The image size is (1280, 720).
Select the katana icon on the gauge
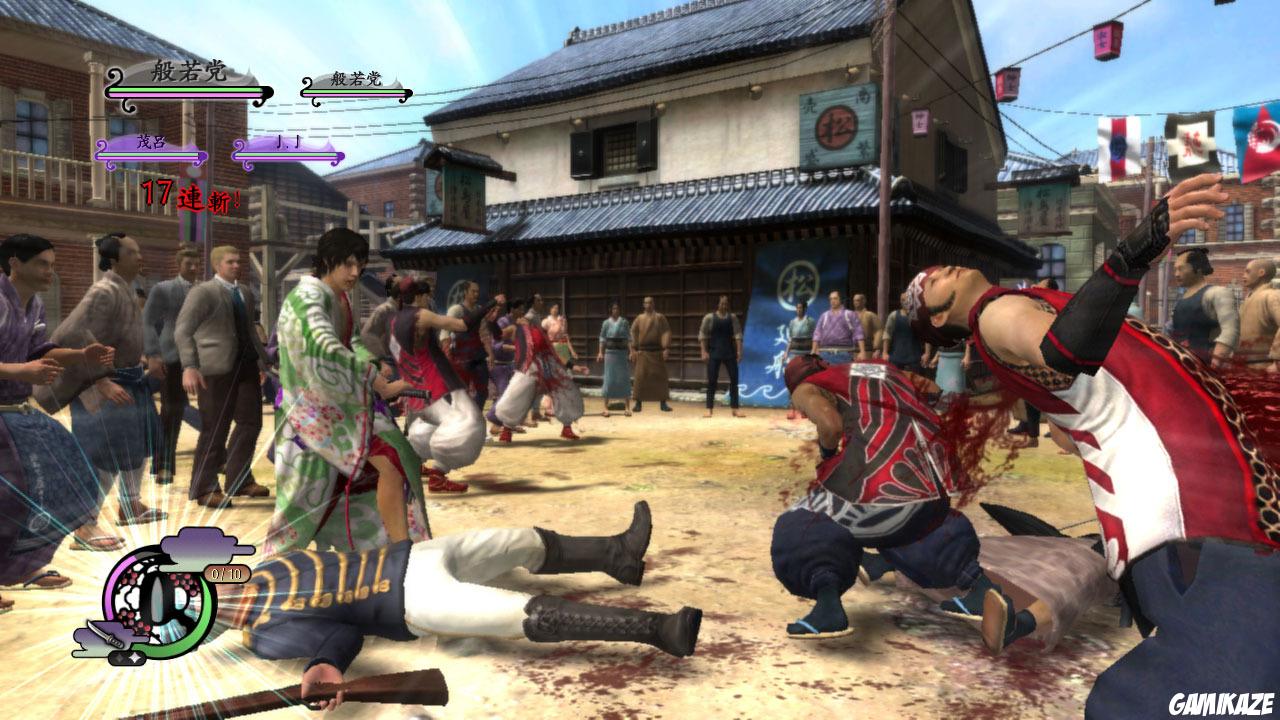pos(108,637)
